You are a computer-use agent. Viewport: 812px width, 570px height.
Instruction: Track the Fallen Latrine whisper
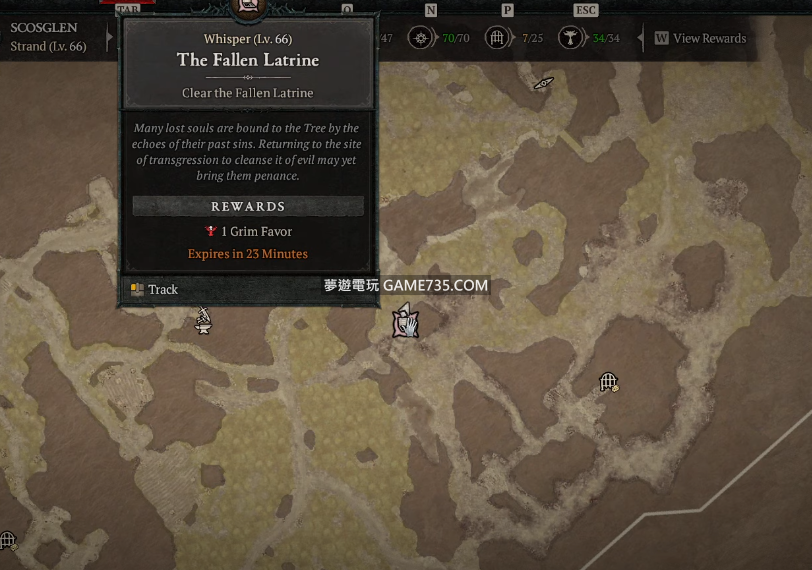pyautogui.click(x=154, y=290)
